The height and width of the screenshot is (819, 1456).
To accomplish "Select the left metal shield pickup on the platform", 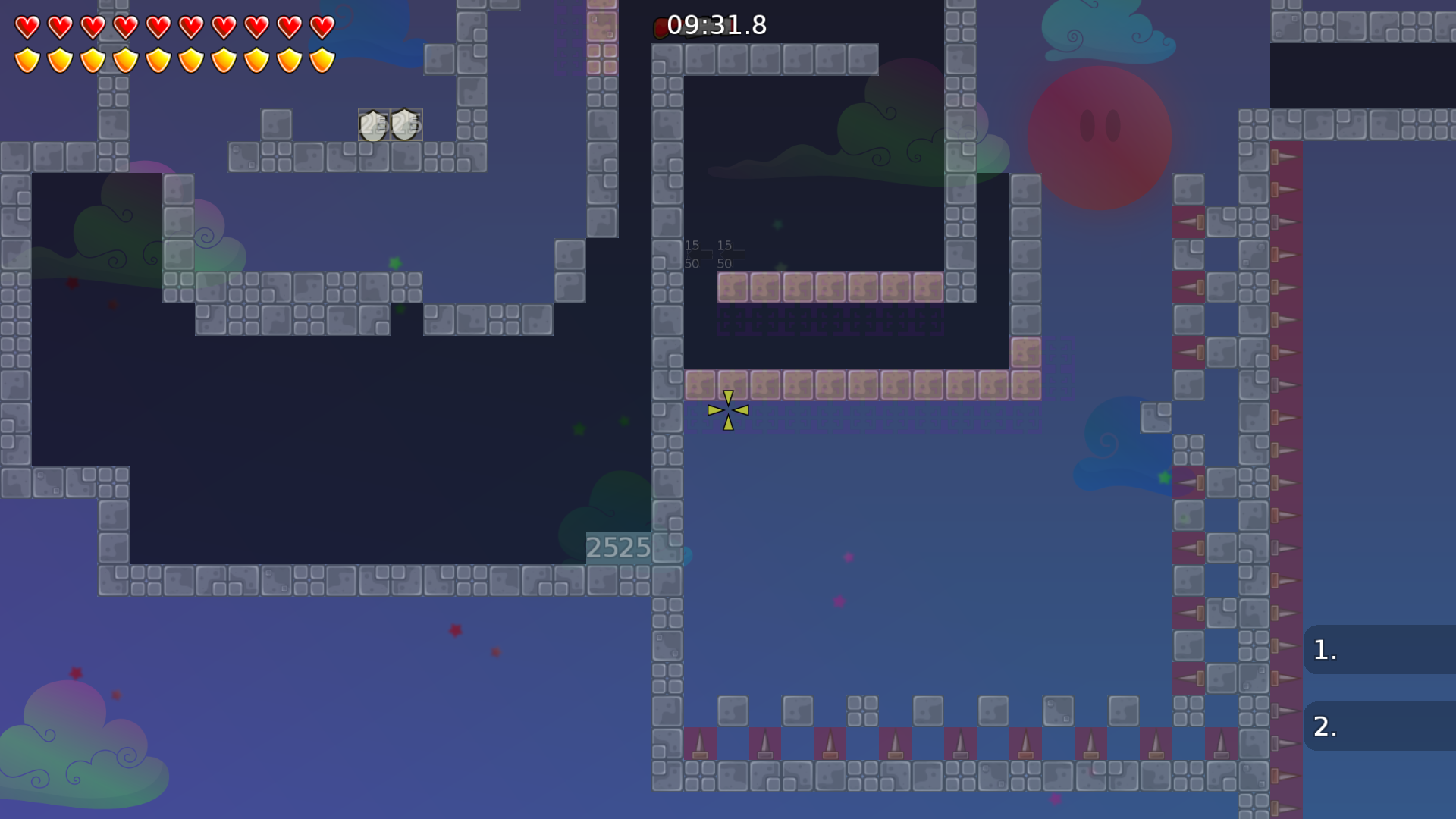I will tap(372, 124).
